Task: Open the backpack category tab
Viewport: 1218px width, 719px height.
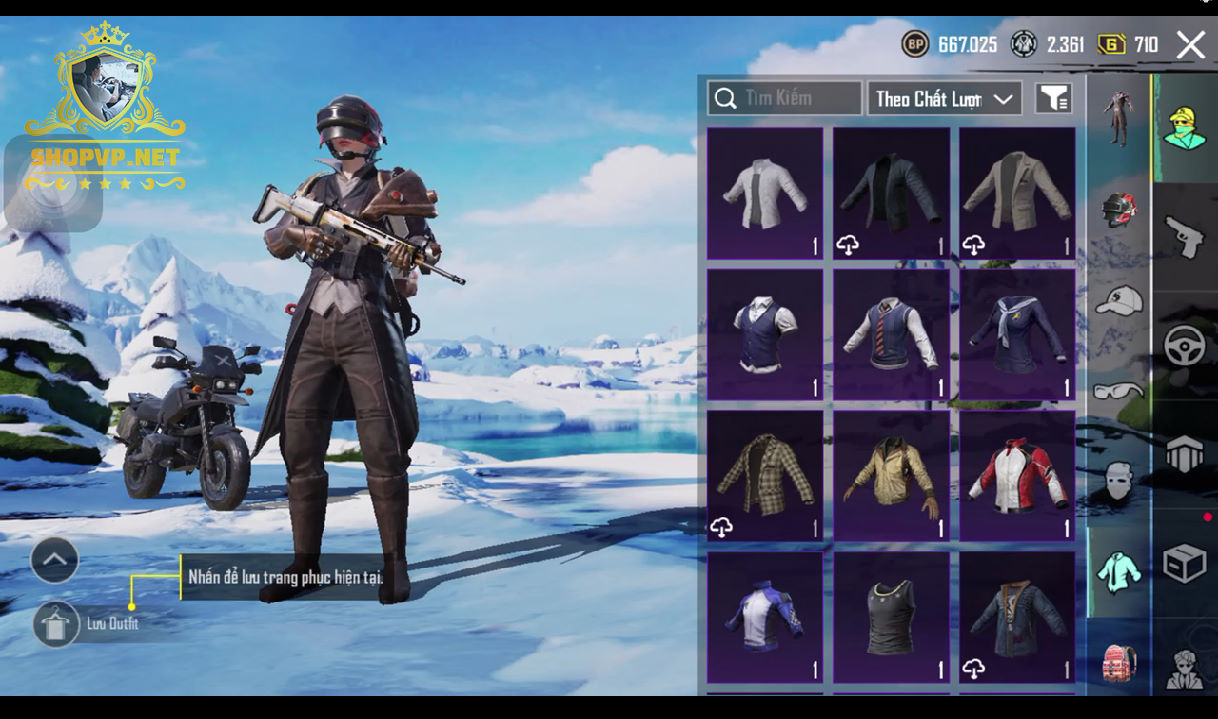Action: pyautogui.click(x=1118, y=662)
